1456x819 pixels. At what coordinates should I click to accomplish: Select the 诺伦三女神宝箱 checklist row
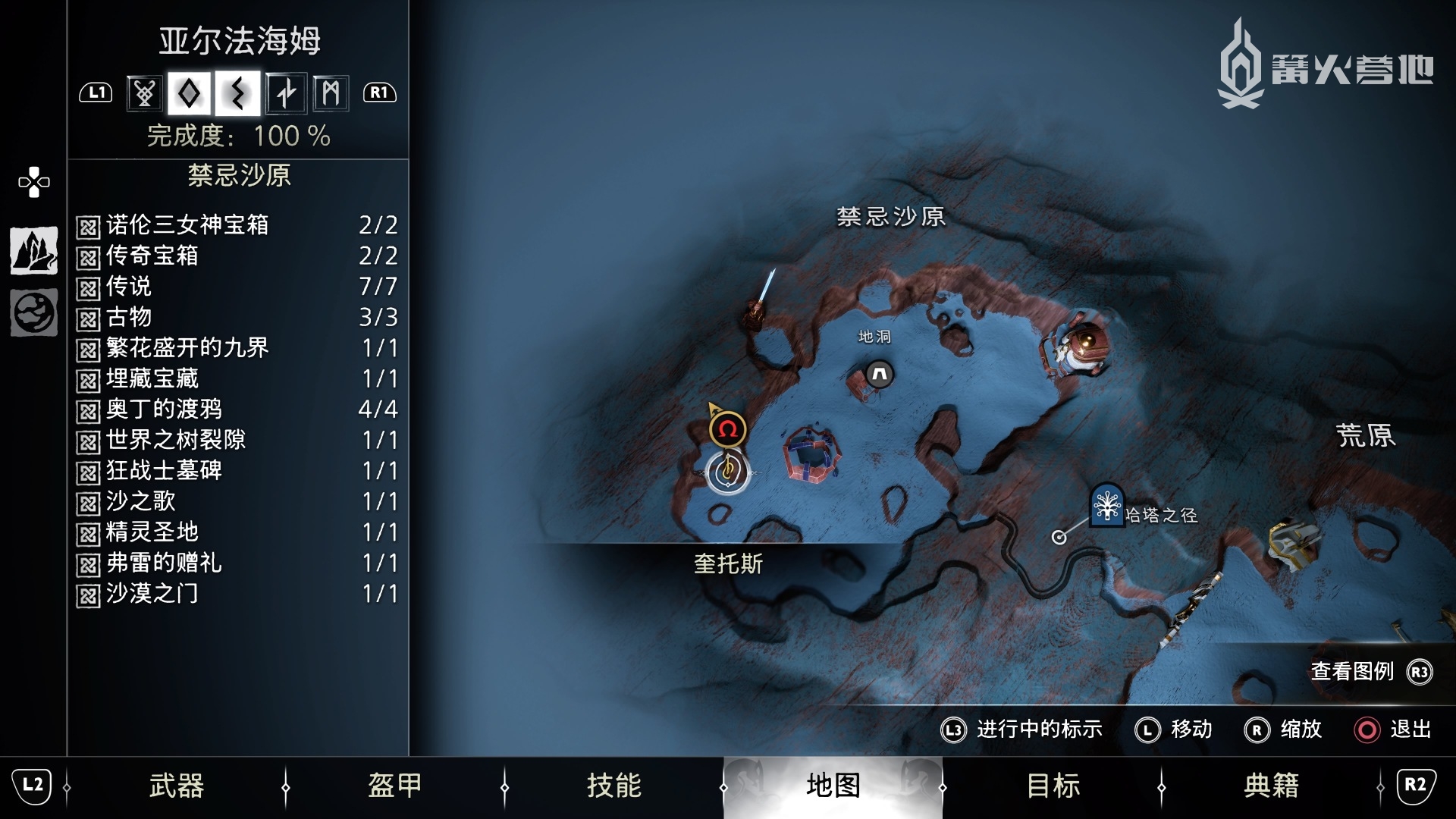pyautogui.click(x=237, y=225)
